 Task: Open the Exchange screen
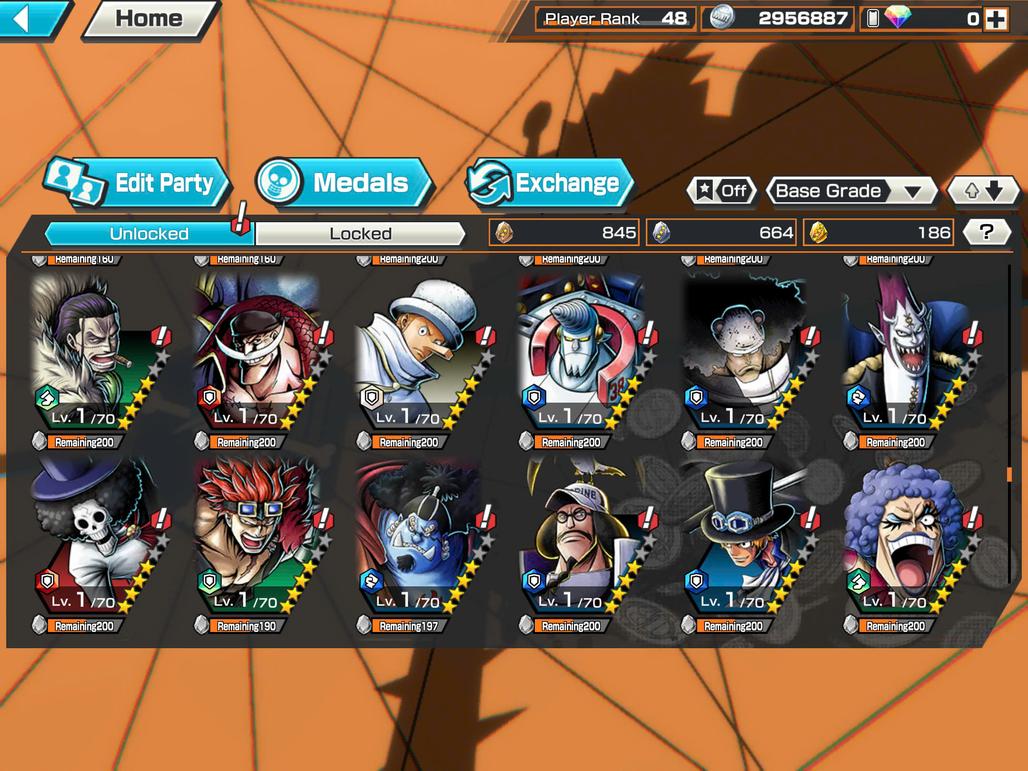coord(551,183)
